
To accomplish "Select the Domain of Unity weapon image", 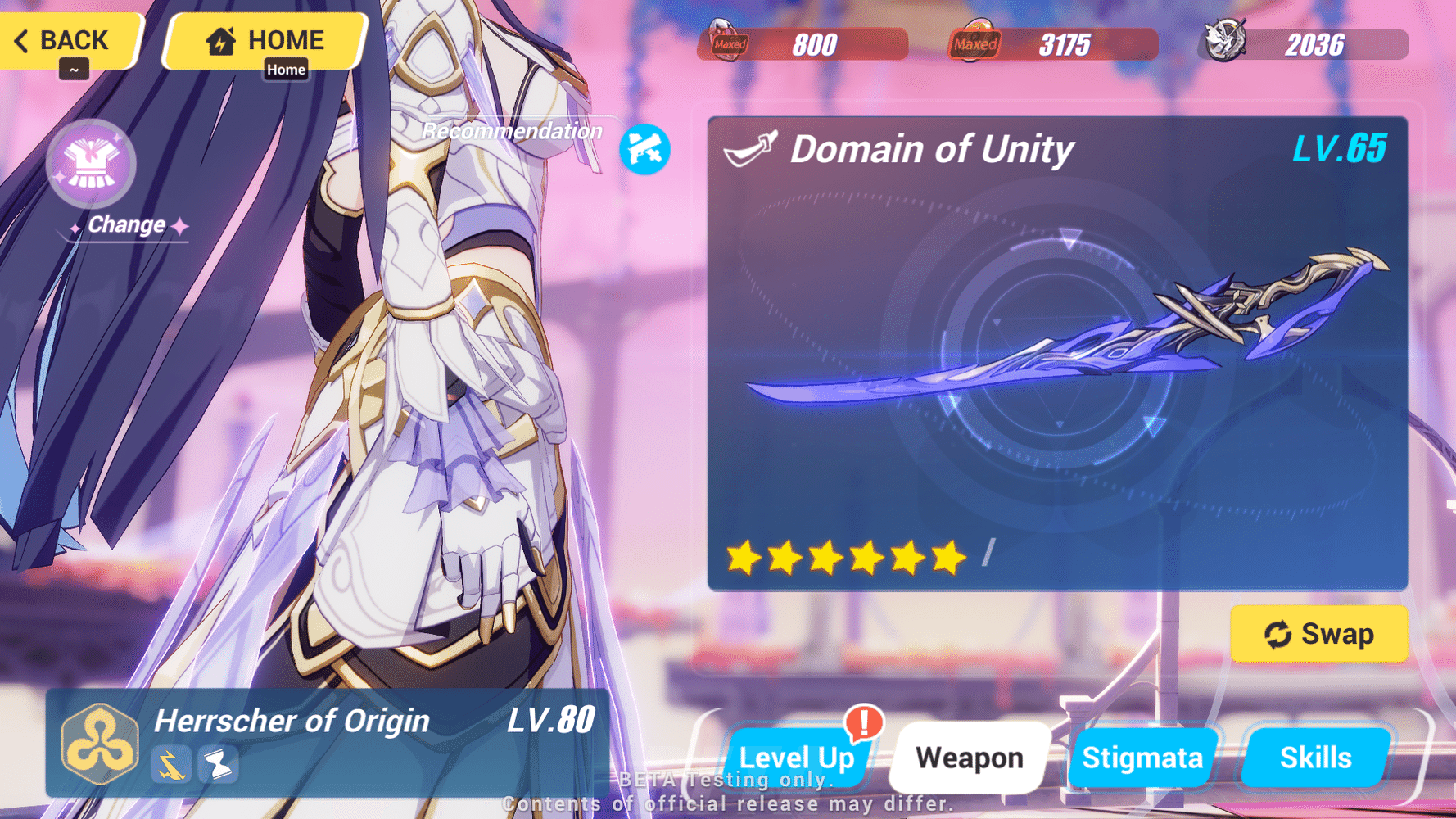I will click(x=1056, y=344).
